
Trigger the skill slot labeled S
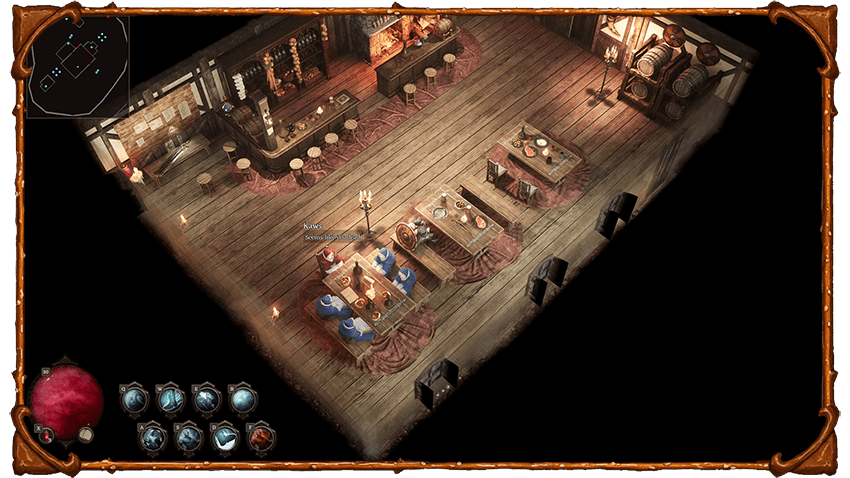[x=189, y=437]
